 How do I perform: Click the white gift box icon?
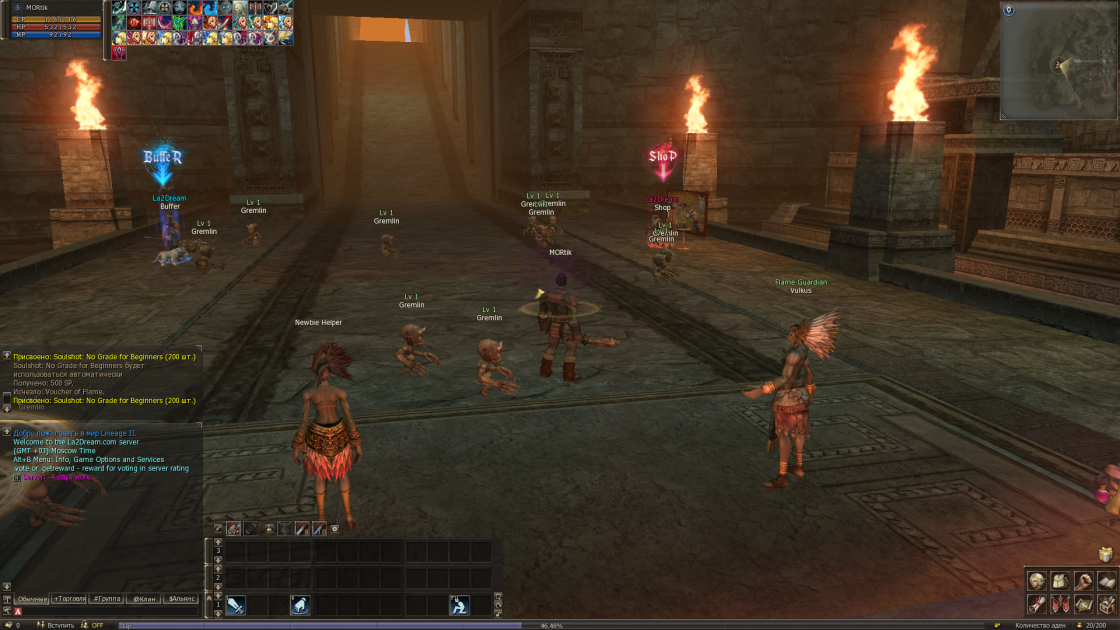coord(1105,554)
